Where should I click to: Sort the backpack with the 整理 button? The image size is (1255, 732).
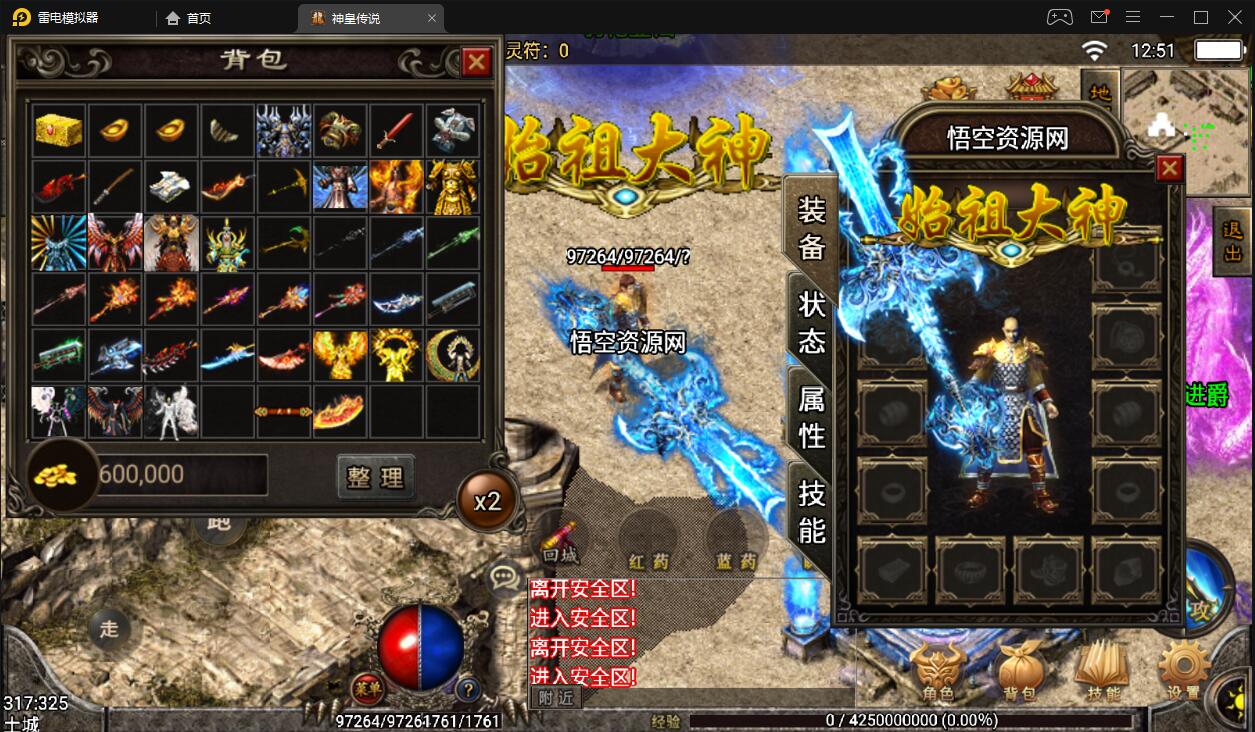coord(375,477)
